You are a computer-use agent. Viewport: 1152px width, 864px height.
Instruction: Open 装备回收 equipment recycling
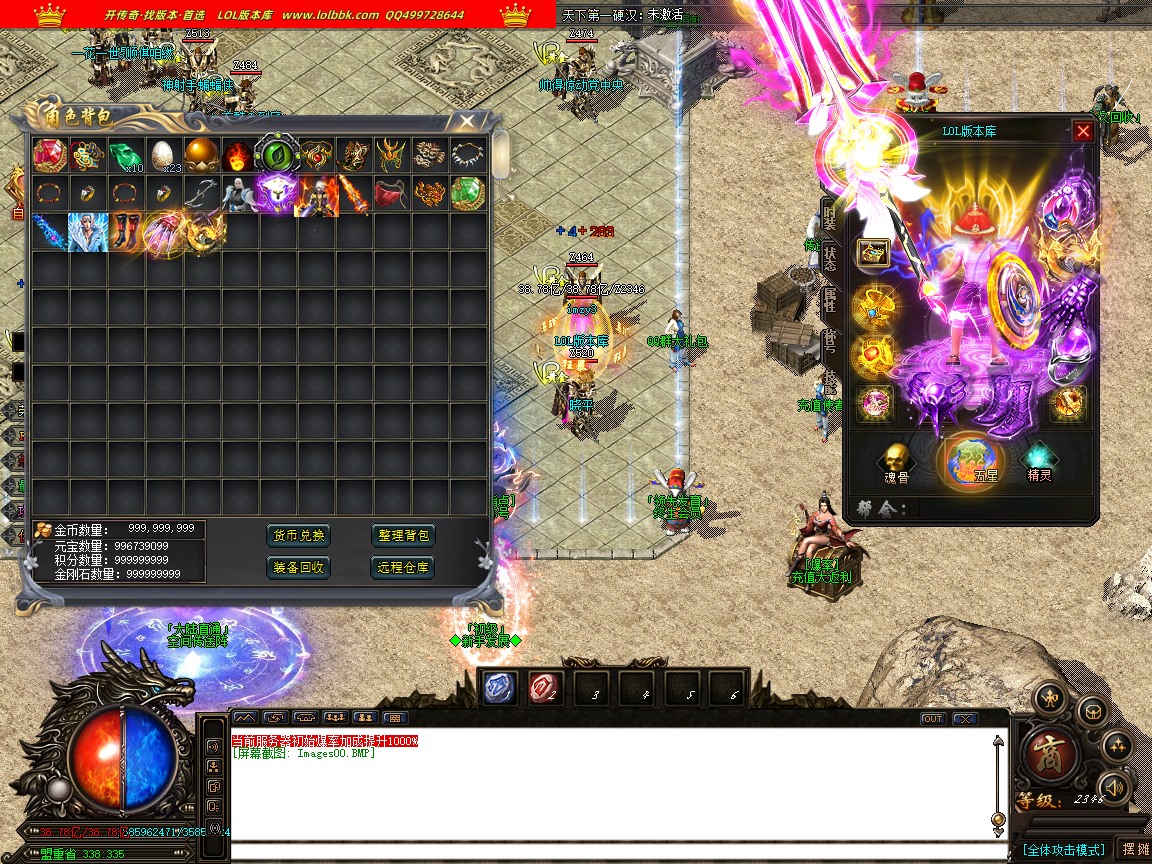click(299, 567)
